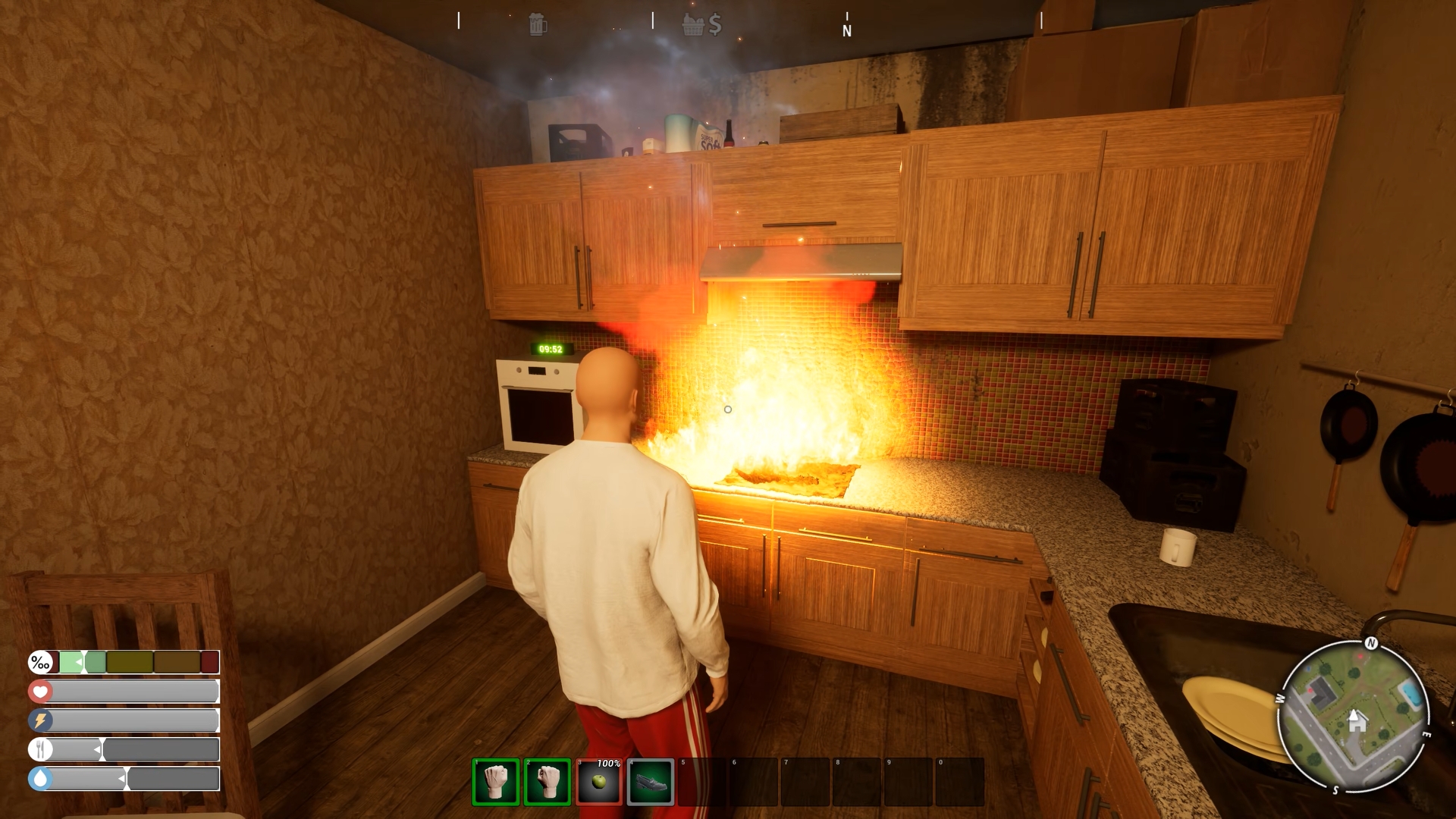Viewport: 1456px width, 819px height.
Task: Click the beer mug compass marker
Action: point(538,24)
